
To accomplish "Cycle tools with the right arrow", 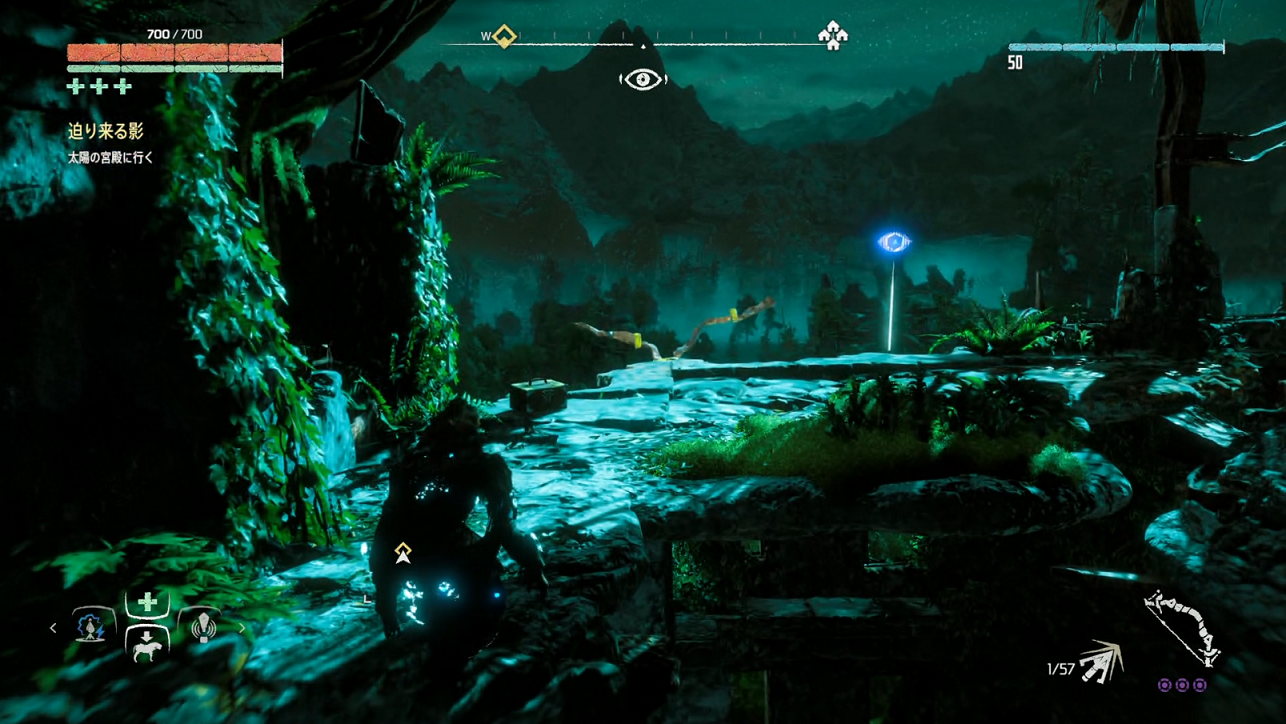I will [241, 628].
